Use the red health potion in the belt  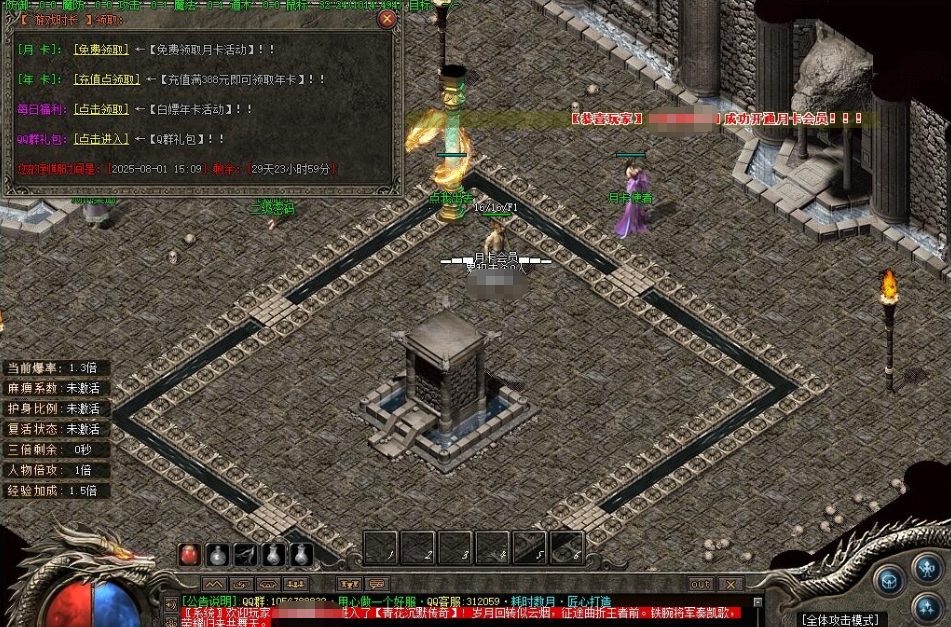pyautogui.click(x=189, y=554)
